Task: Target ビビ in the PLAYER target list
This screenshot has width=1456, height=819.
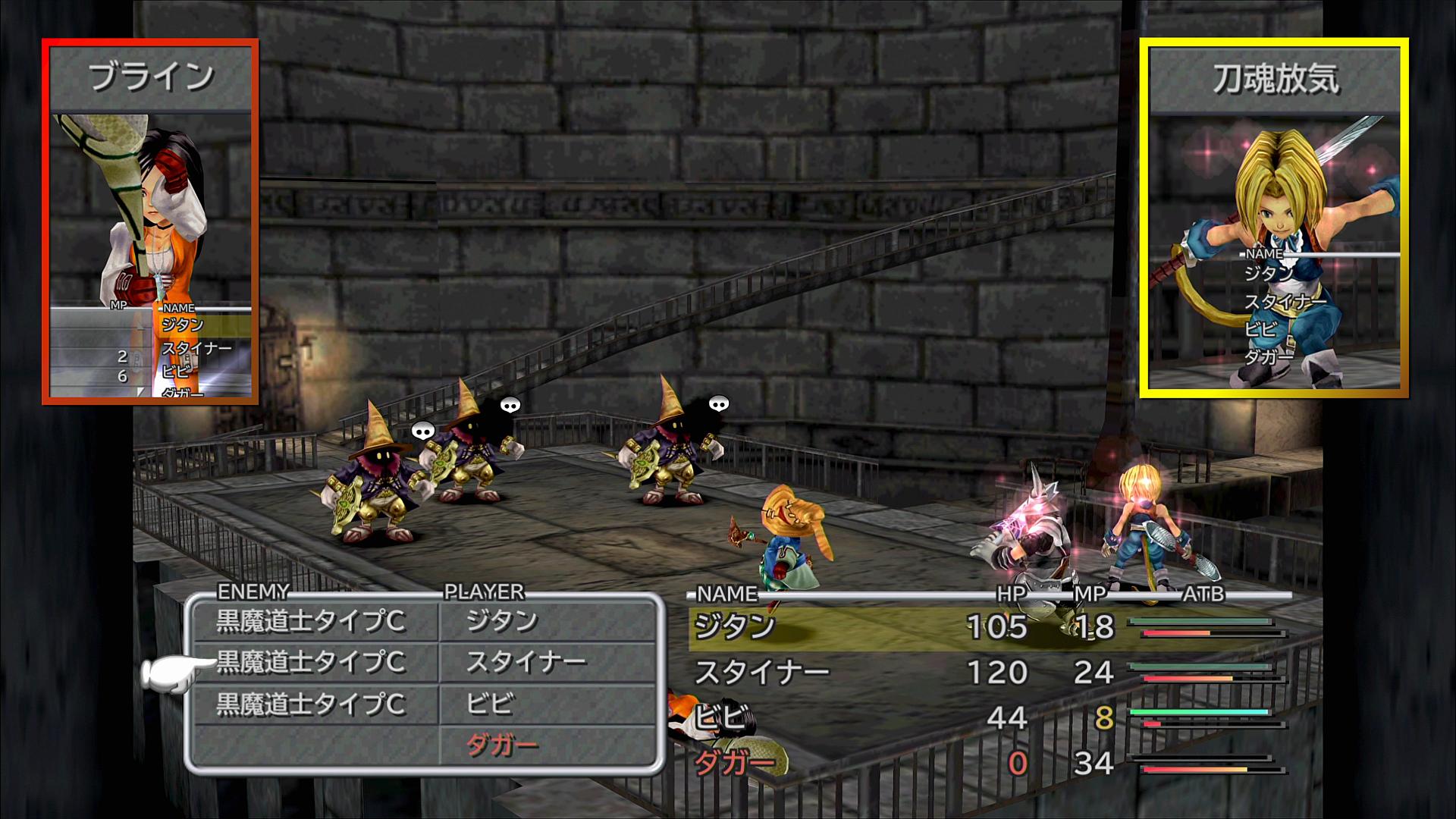Action: point(490,704)
